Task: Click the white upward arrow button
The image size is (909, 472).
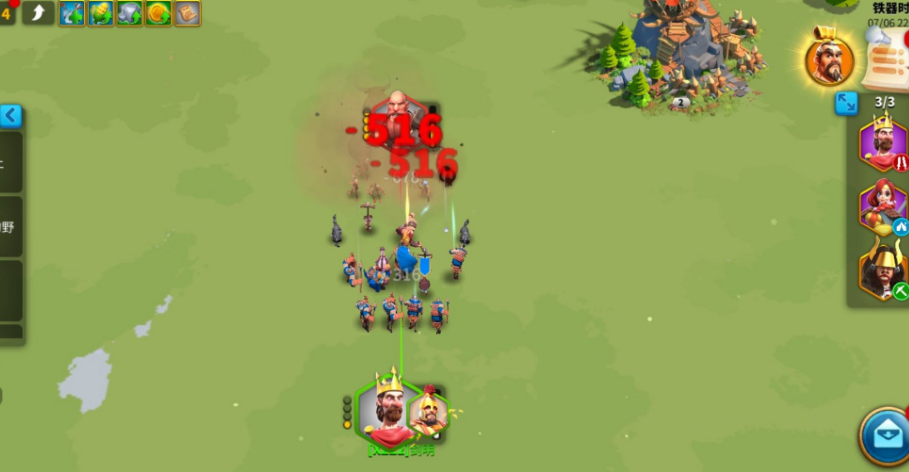Action: coord(38,13)
